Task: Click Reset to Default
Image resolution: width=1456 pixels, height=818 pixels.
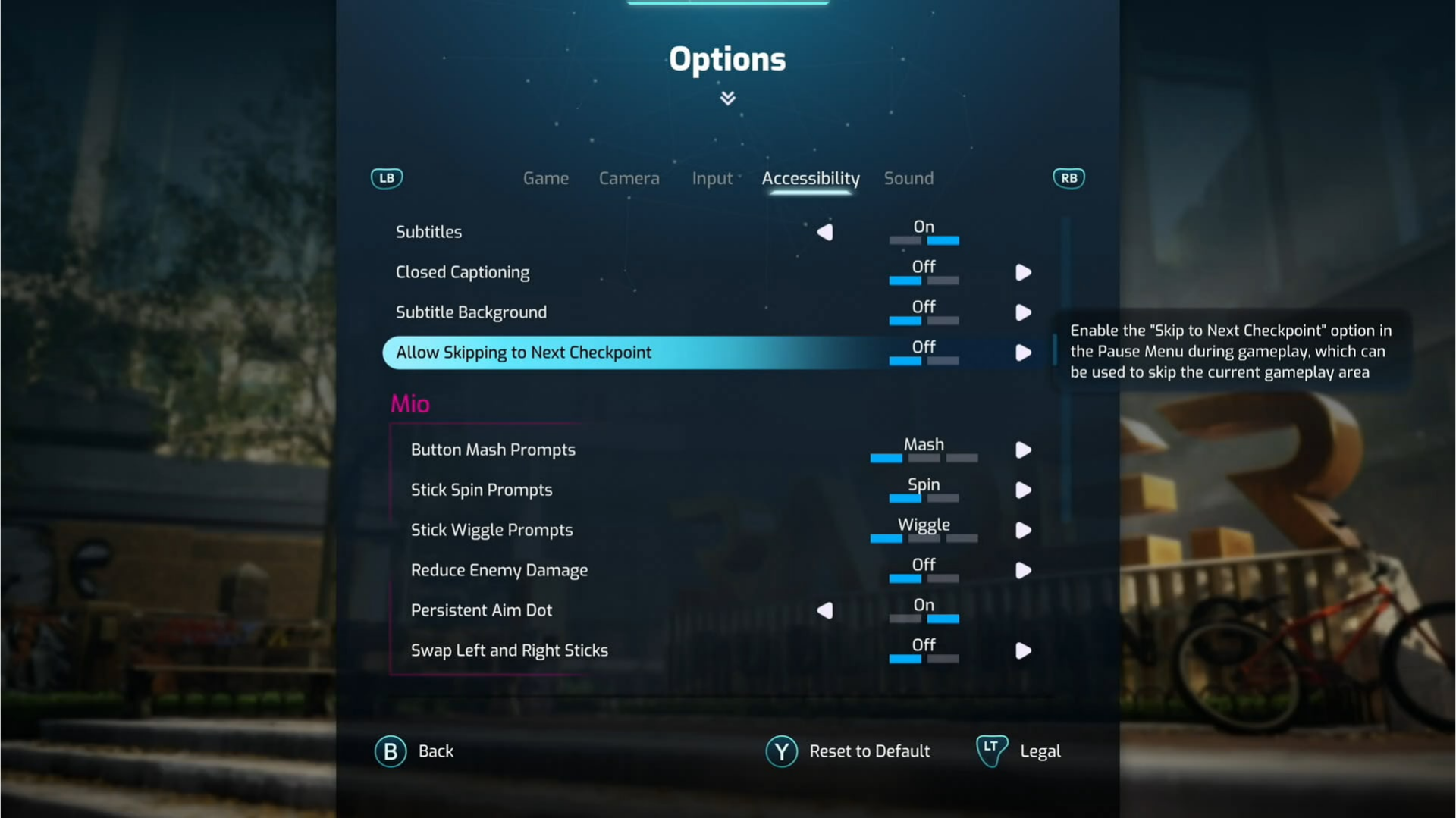Action: 869,751
